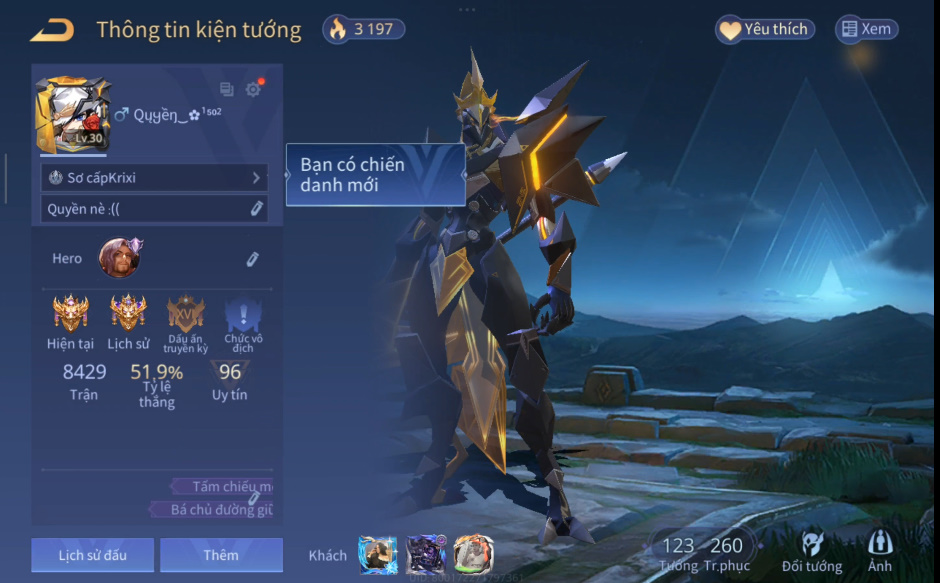
Task: Open the Yêu thích favorites button
Action: [765, 30]
